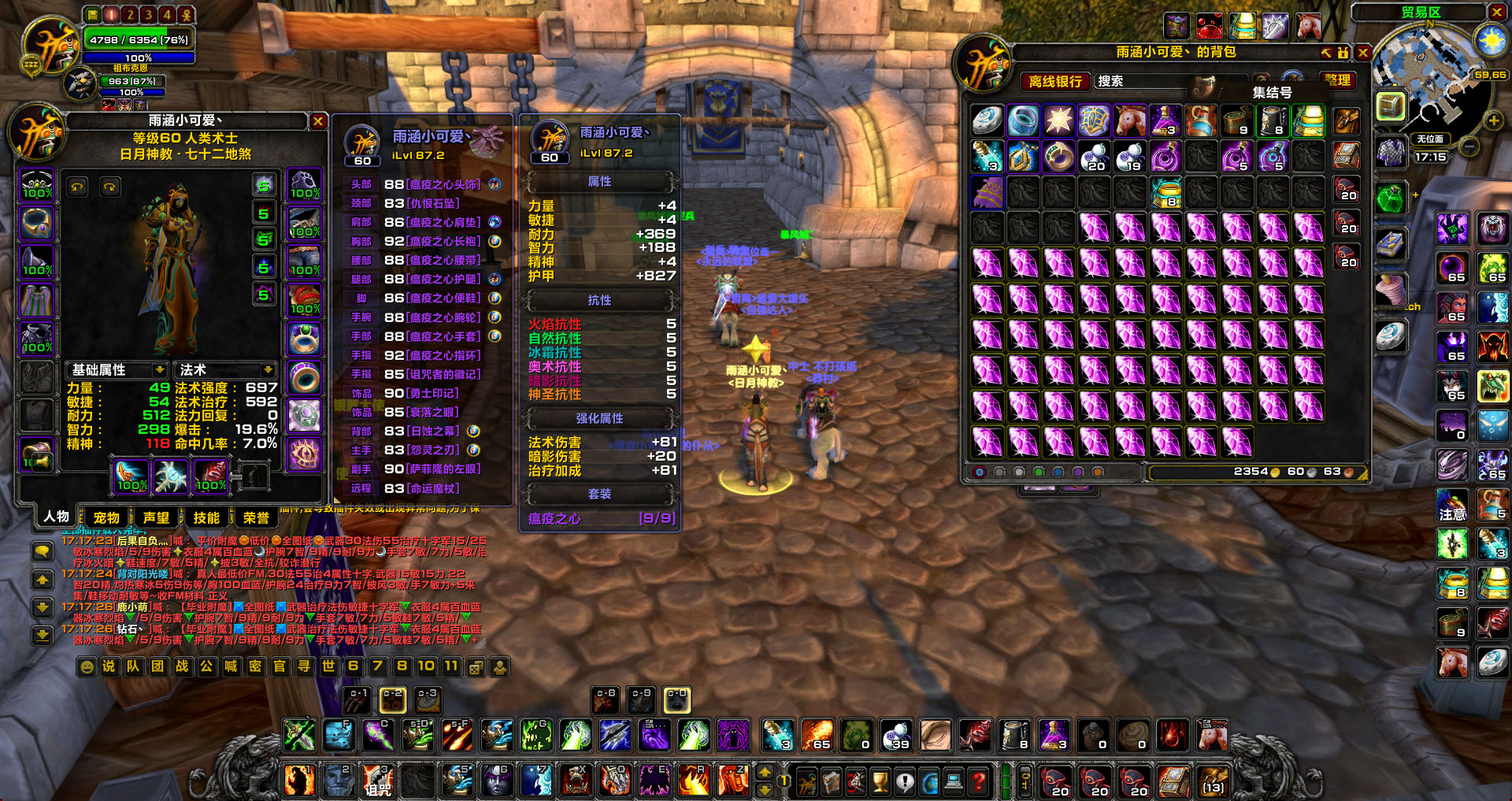Zoom out the minimap
The width and height of the screenshot is (1512, 801).
tap(1469, 146)
